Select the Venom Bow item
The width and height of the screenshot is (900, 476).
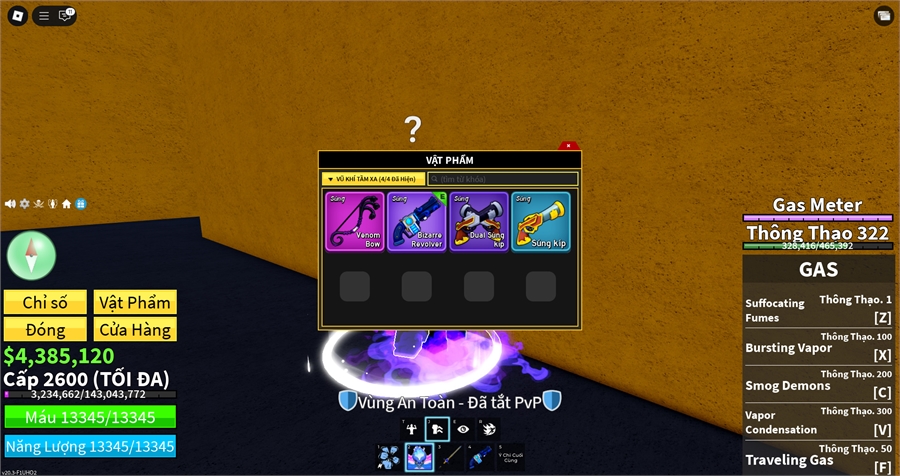pos(354,222)
